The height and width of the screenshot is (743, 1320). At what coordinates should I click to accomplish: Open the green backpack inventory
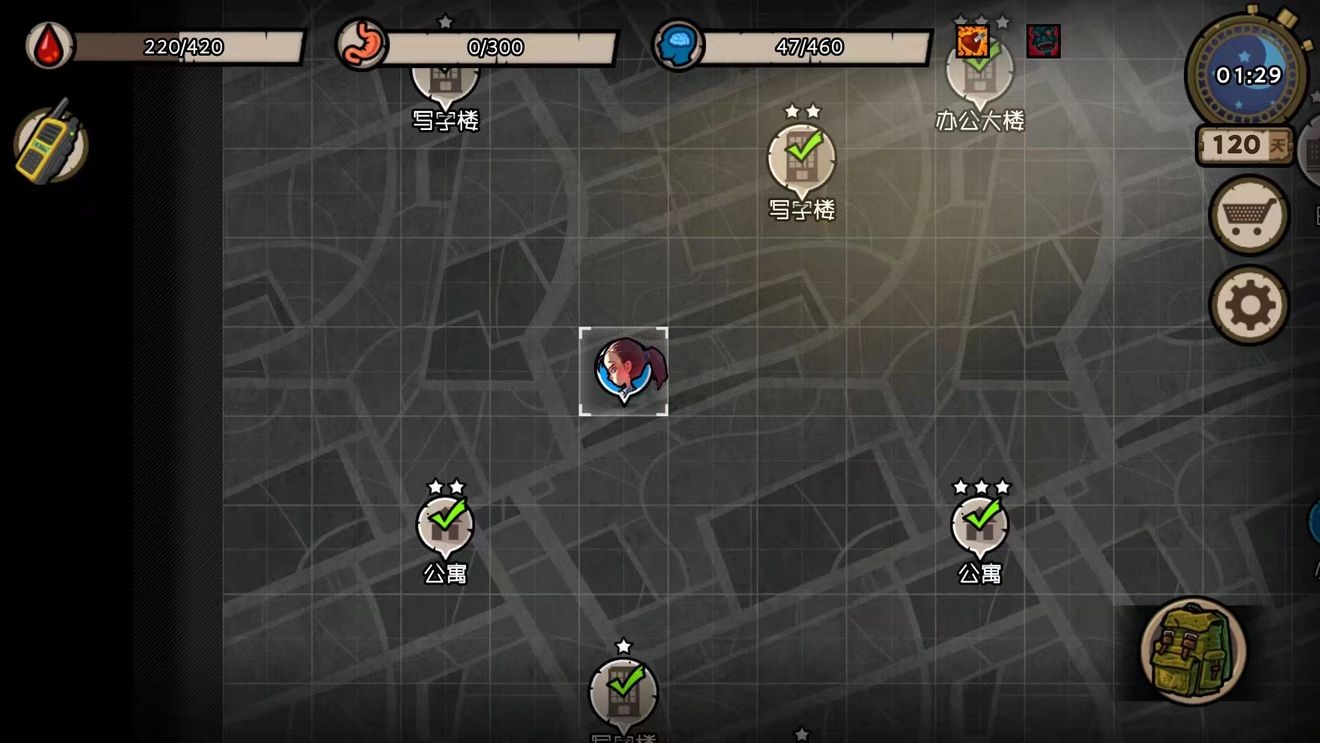pos(1192,651)
